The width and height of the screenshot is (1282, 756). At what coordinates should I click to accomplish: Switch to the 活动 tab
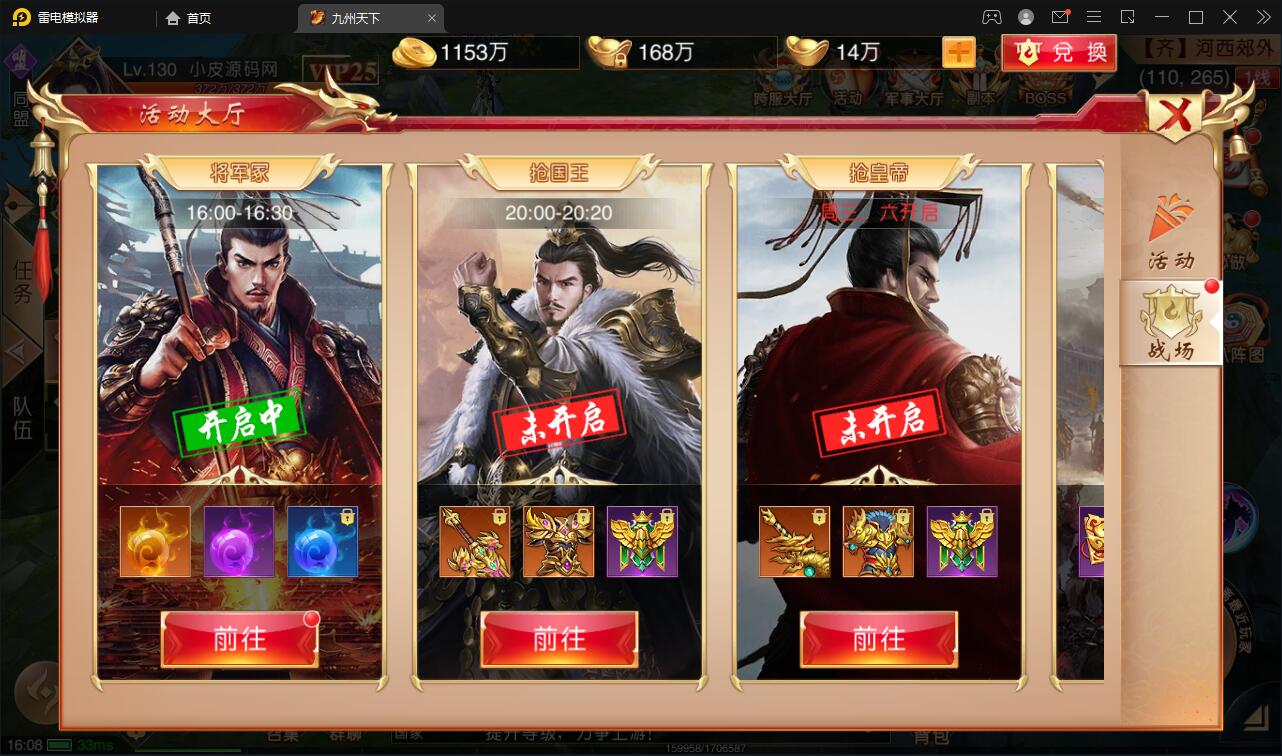pos(1171,233)
